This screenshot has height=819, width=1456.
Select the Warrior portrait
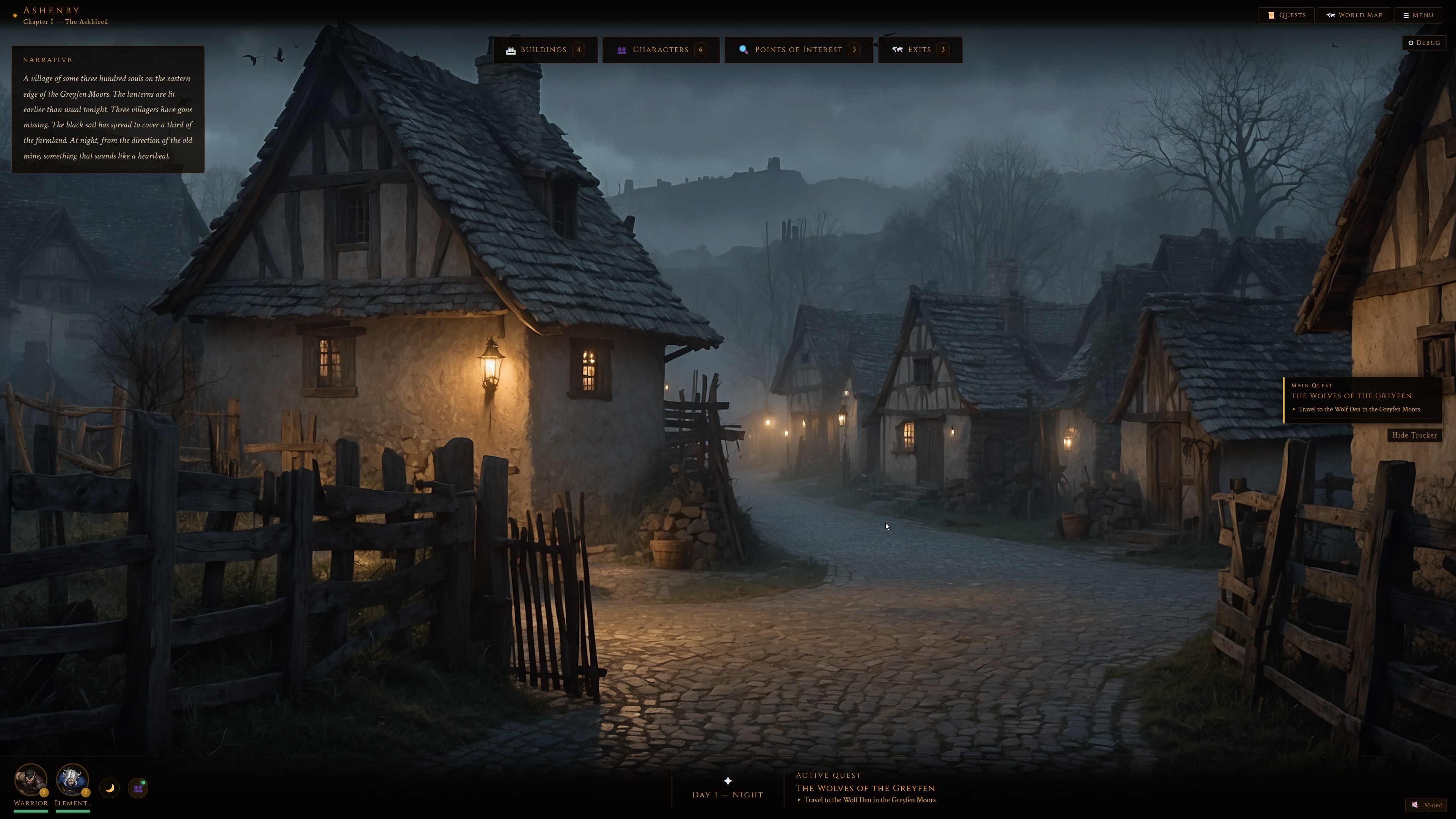[30, 780]
